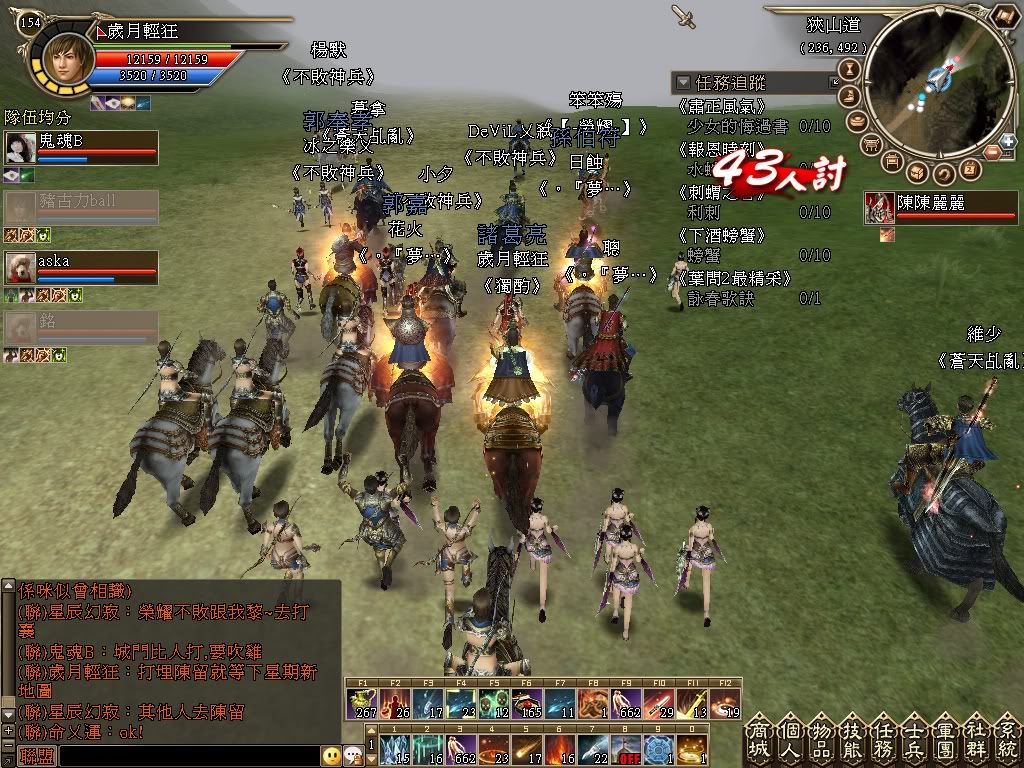Zoom out the minimap with minus button

pos(993,152)
